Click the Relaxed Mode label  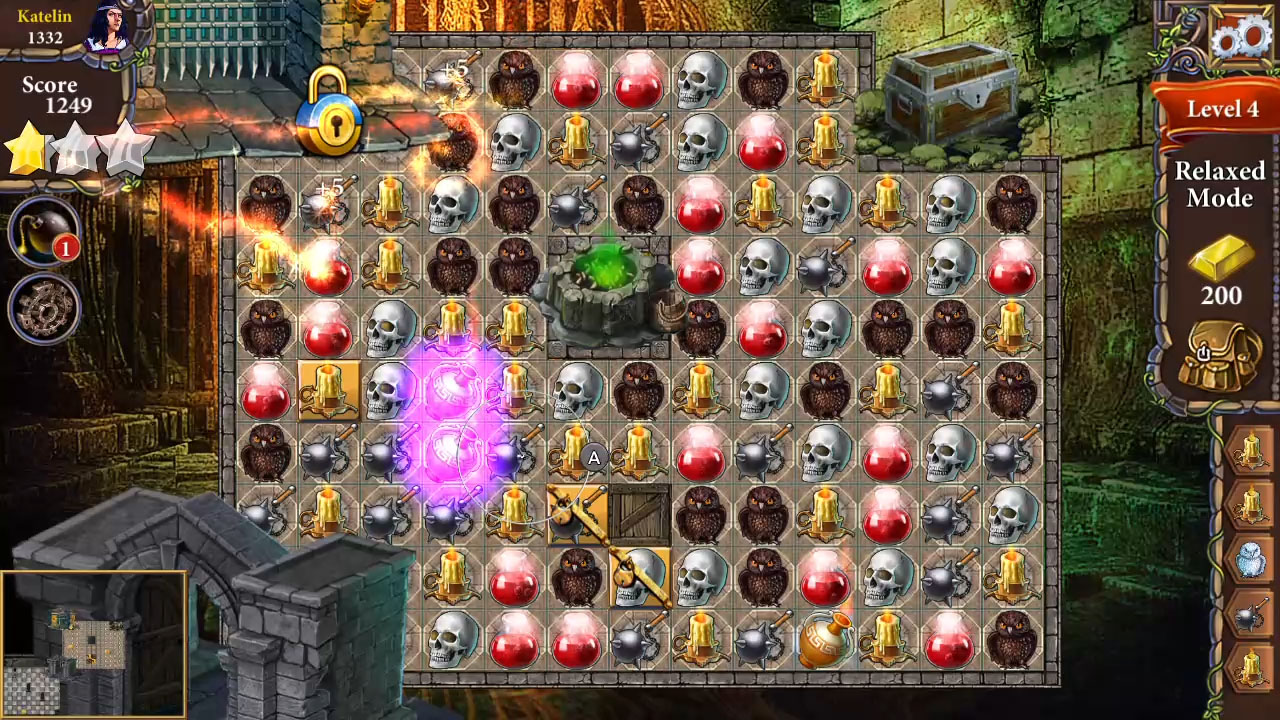tap(1222, 185)
